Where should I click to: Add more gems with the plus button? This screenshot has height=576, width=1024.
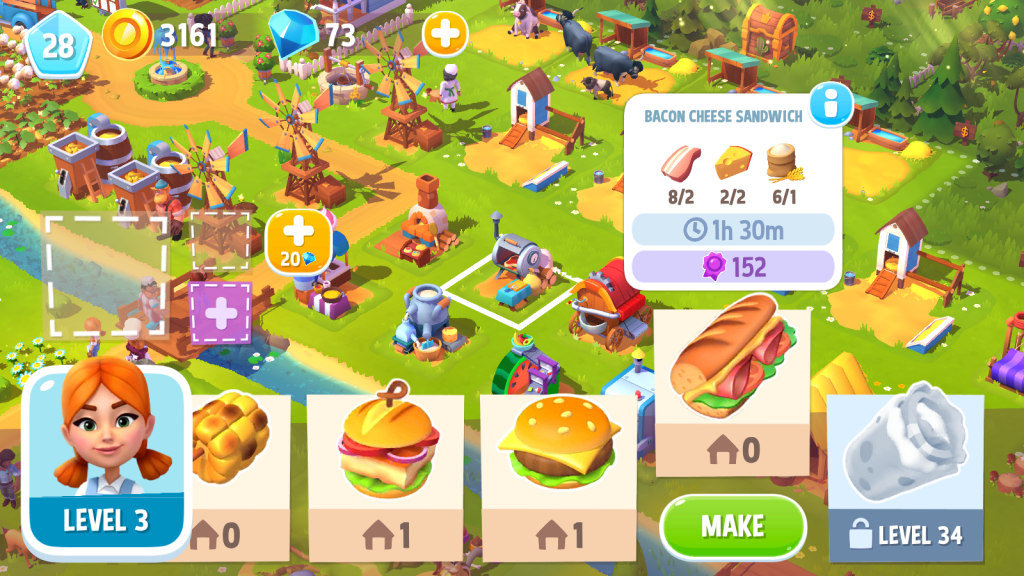(x=444, y=35)
